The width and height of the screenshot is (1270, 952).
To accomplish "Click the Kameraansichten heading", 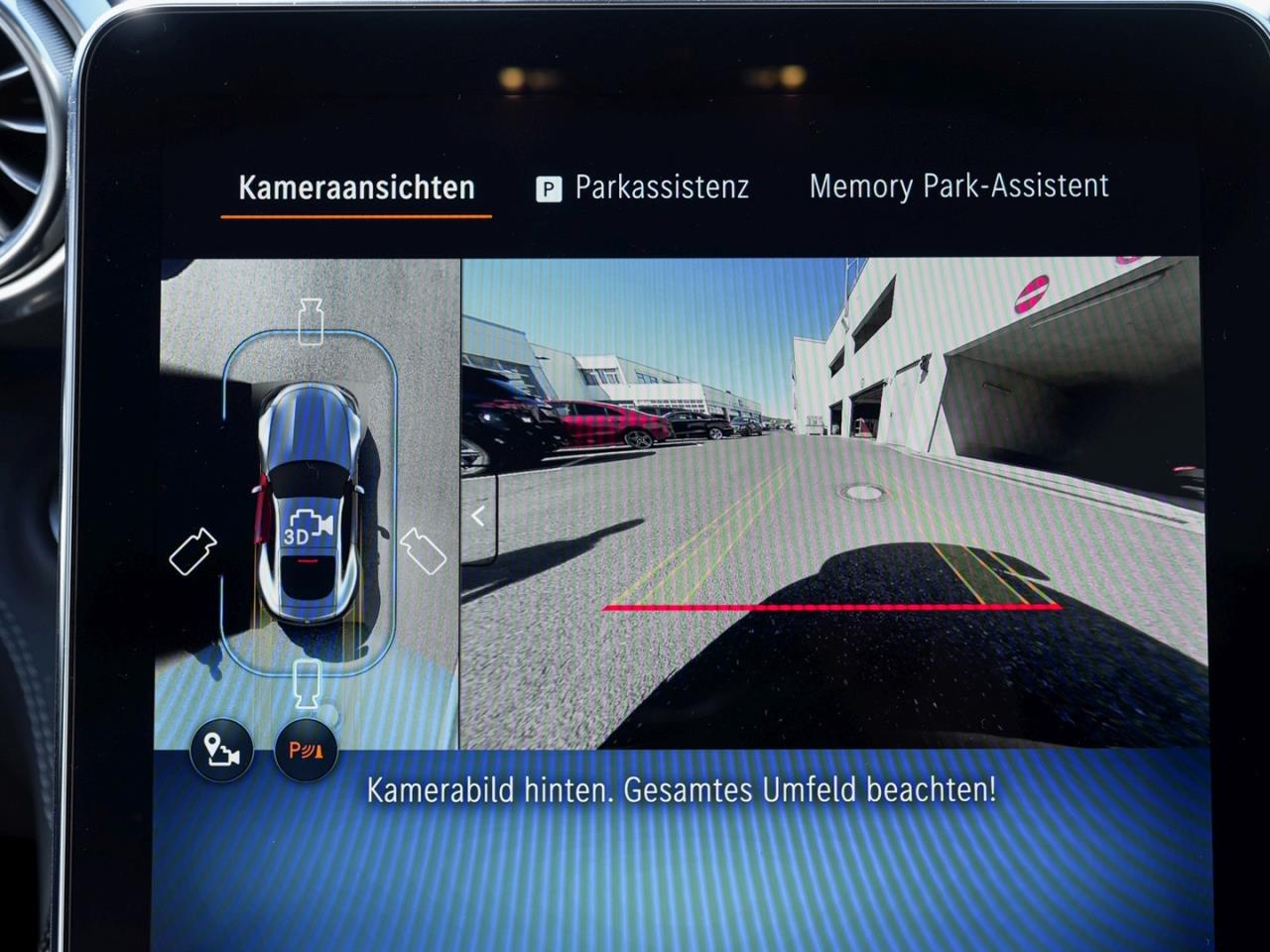I will (356, 184).
